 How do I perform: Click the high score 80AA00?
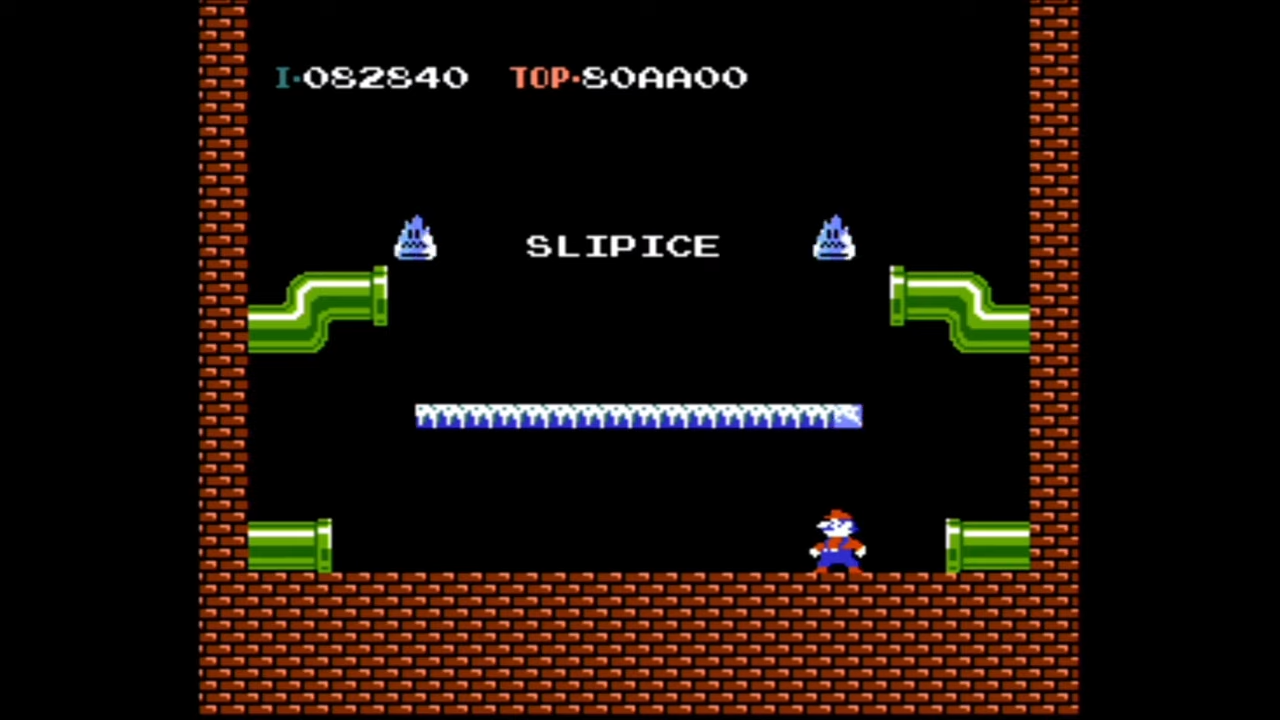663,78
